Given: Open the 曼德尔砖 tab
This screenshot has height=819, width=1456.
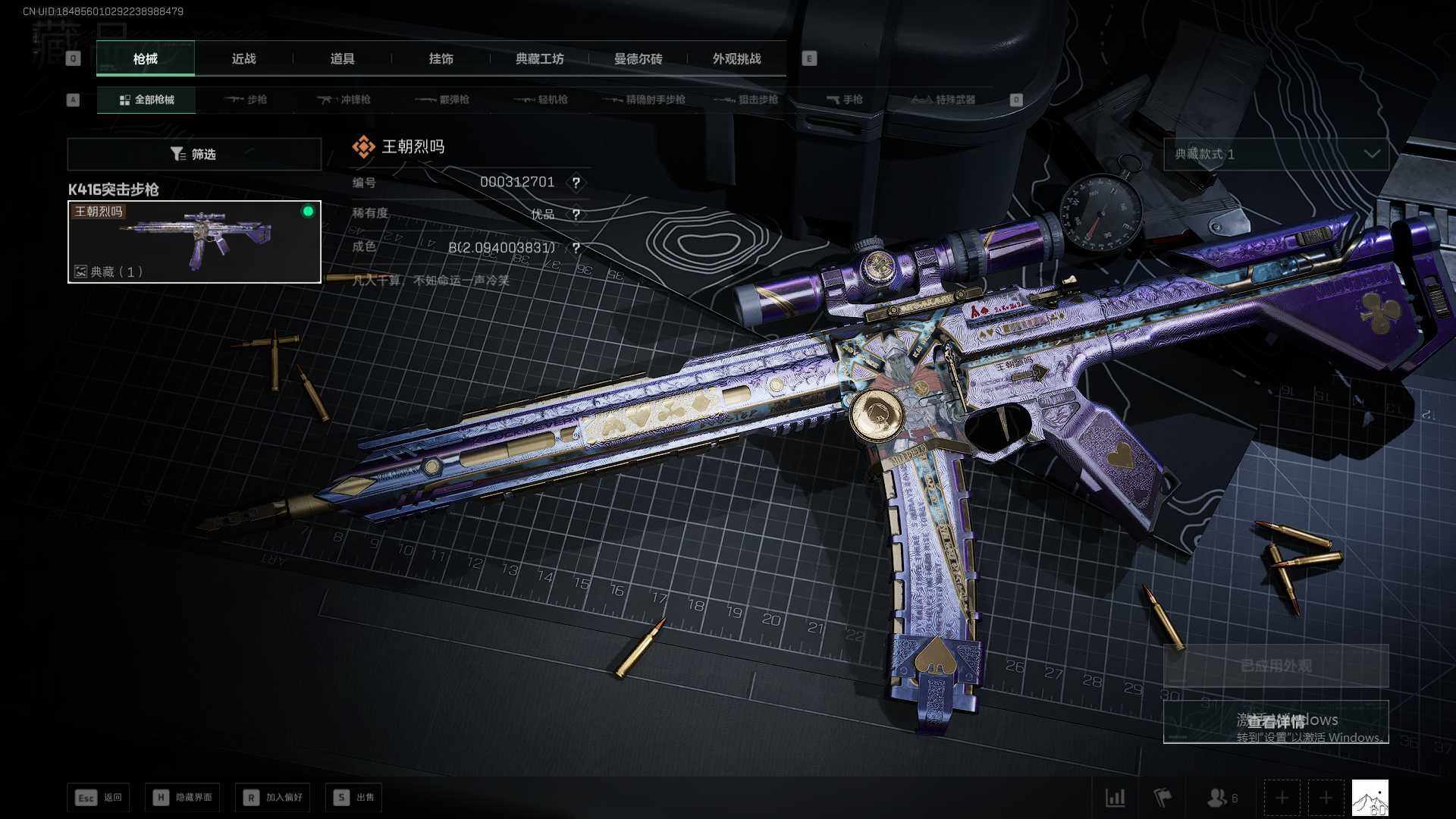Looking at the screenshot, I should pos(638,58).
